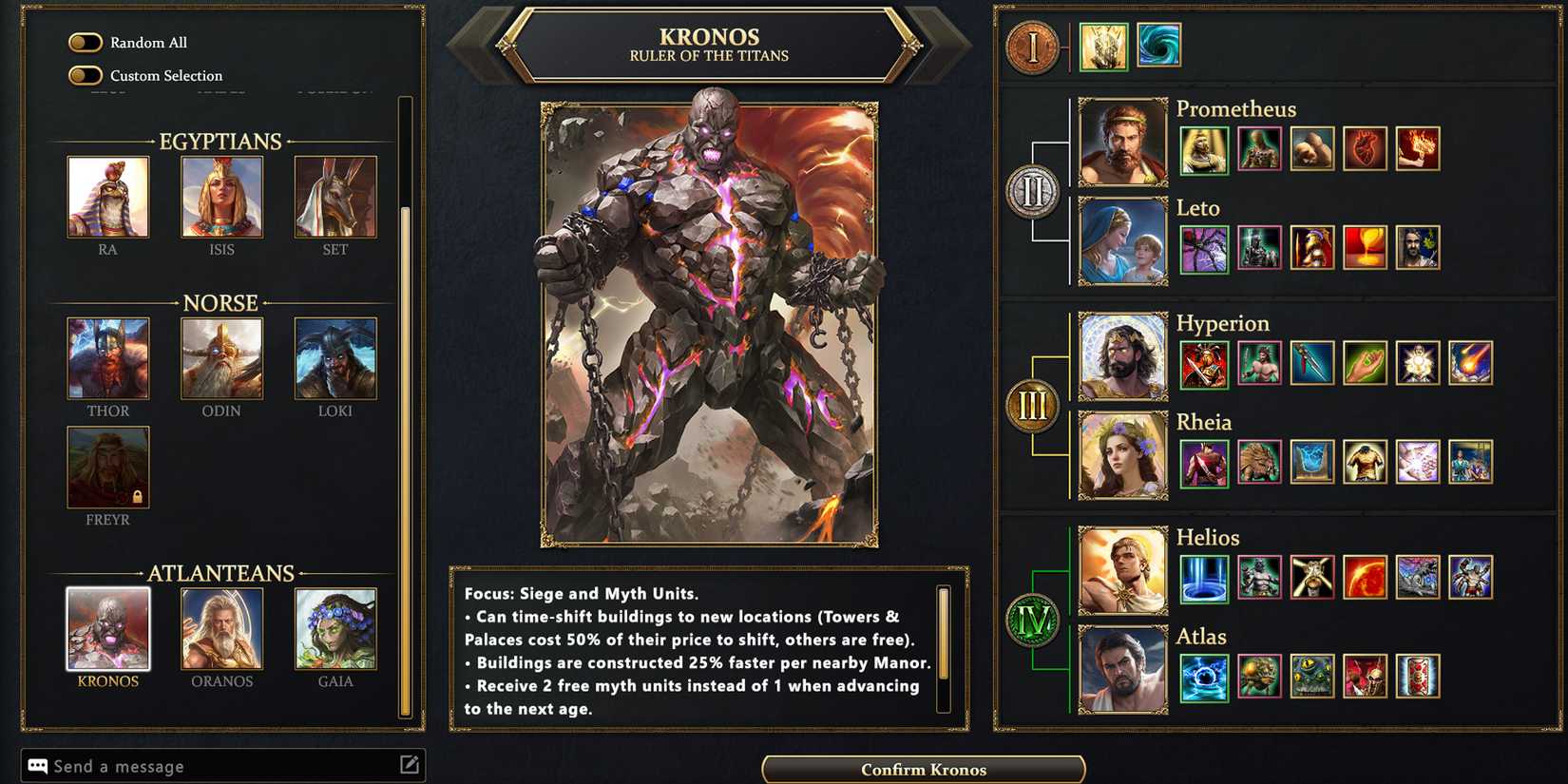View the Rheia minor god portrait

point(1122,454)
